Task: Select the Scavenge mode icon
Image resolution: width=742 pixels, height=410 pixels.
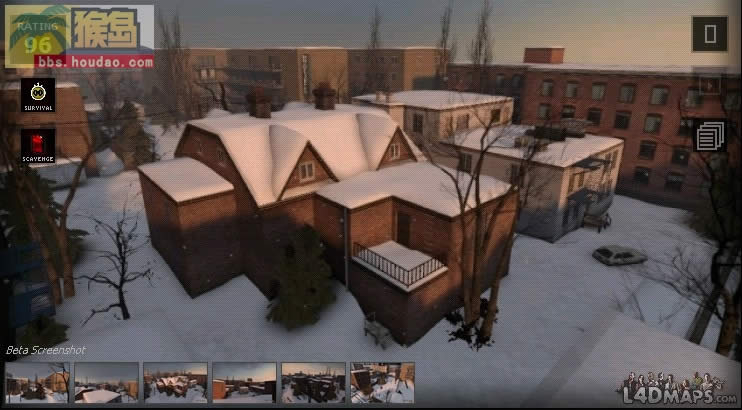Action: click(x=38, y=146)
